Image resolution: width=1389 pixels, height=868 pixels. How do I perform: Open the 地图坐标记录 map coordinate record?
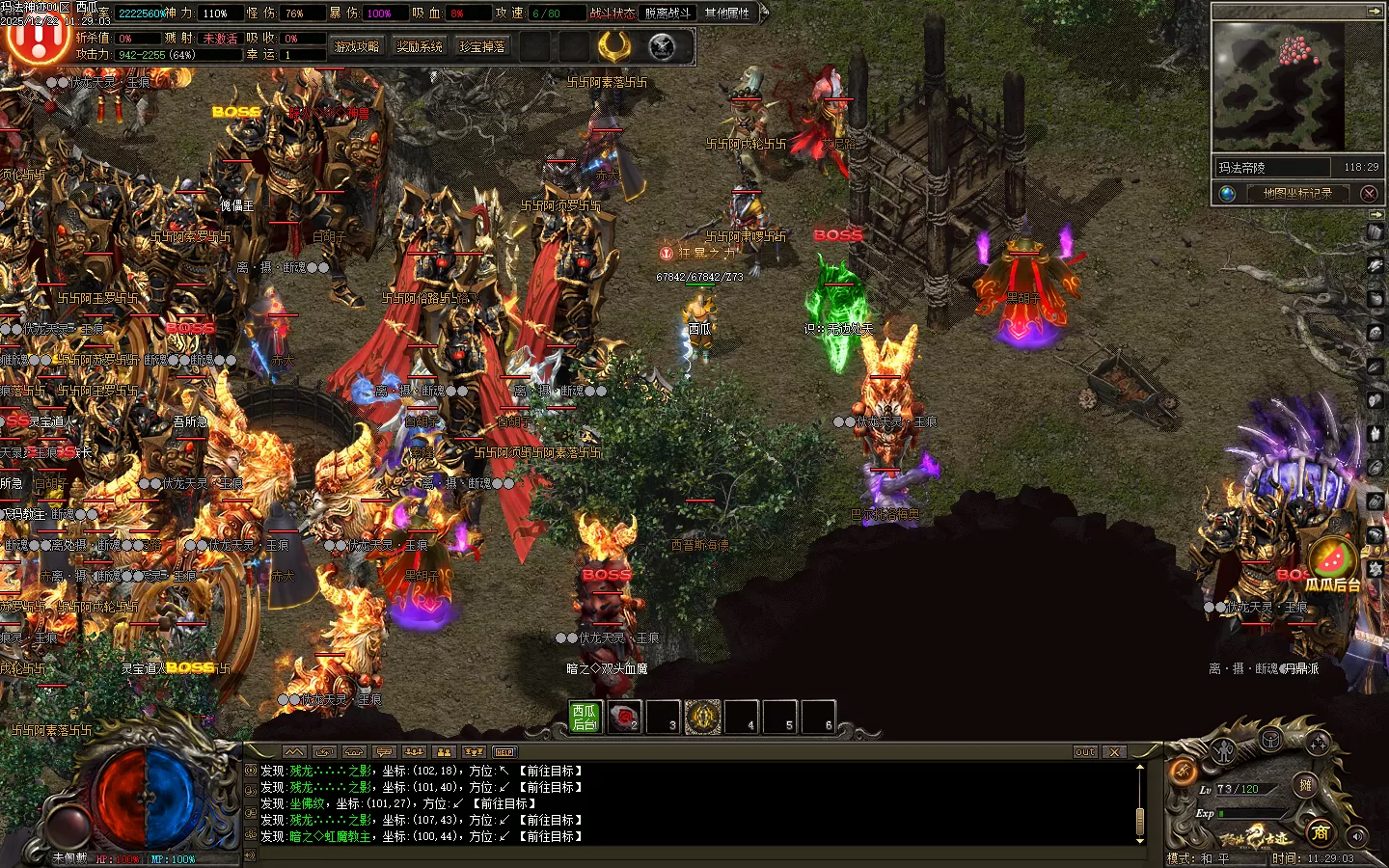click(1297, 193)
